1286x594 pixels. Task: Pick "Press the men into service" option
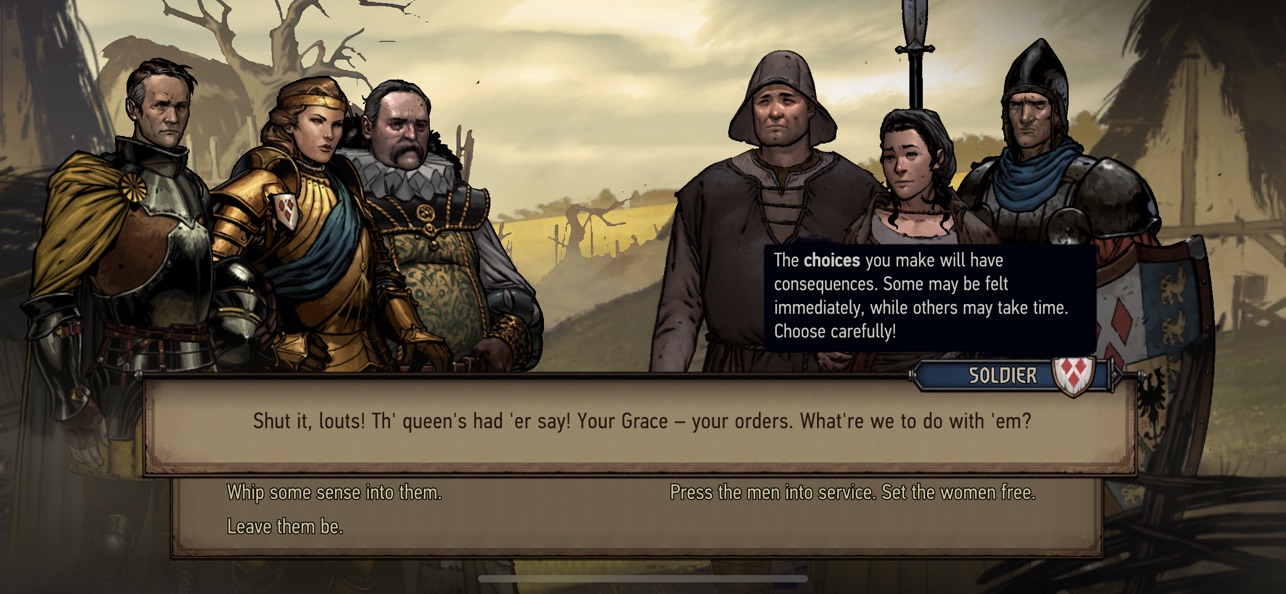[x=852, y=493]
